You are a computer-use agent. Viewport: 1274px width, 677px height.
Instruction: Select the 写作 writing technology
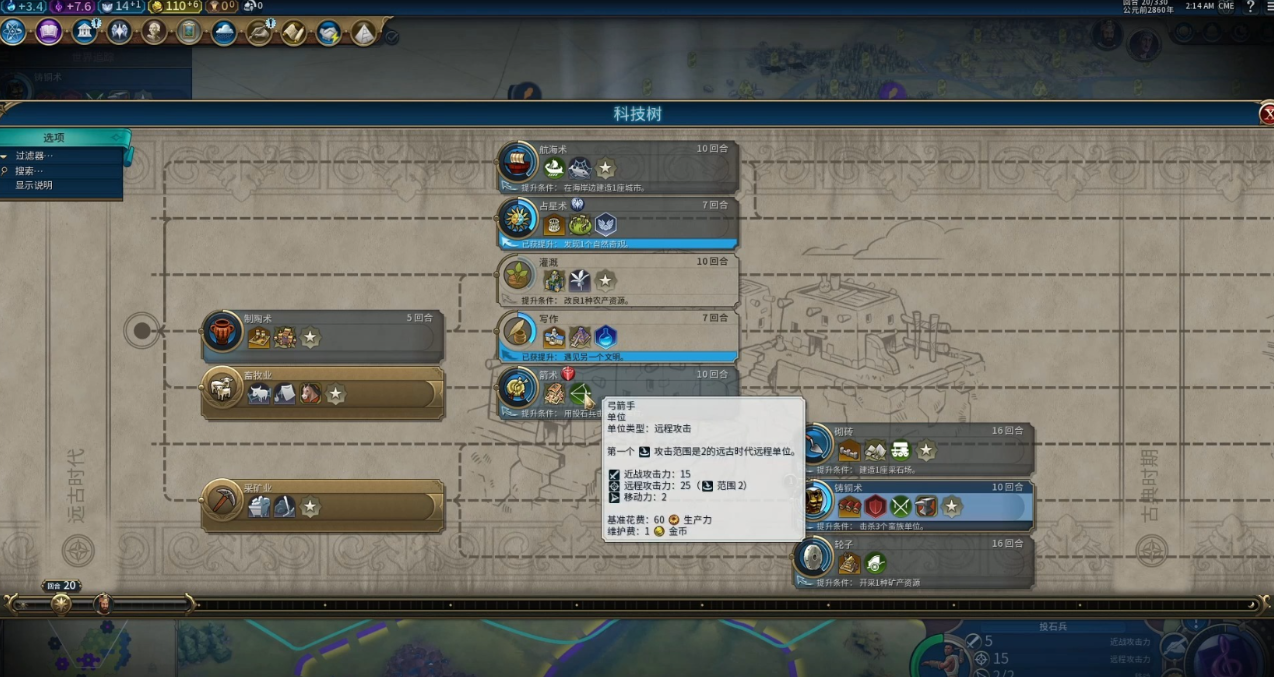(x=620, y=334)
